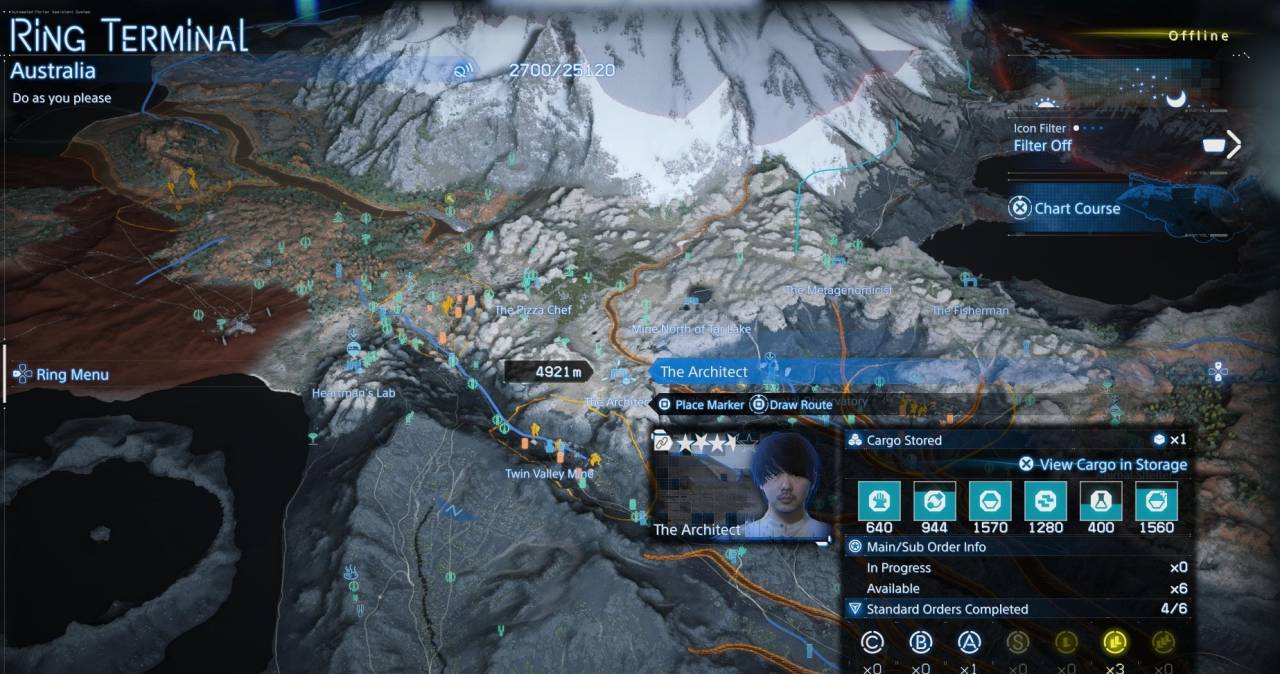Choose Mine North of Tar Lake marker

pos(691,329)
